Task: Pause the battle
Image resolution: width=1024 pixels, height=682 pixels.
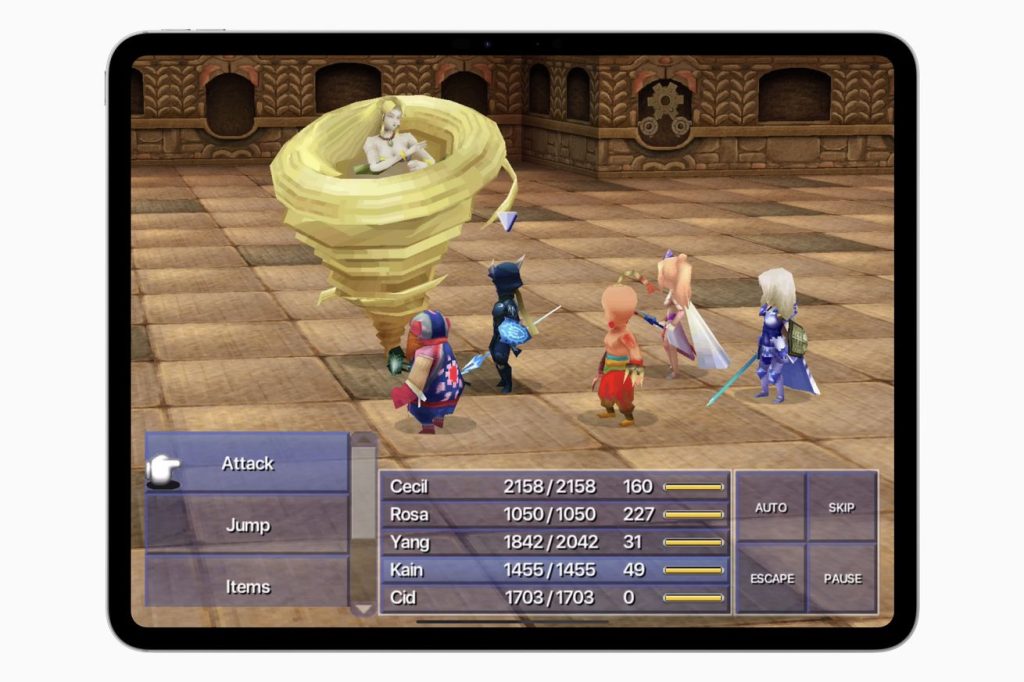Action: pyautogui.click(x=842, y=578)
